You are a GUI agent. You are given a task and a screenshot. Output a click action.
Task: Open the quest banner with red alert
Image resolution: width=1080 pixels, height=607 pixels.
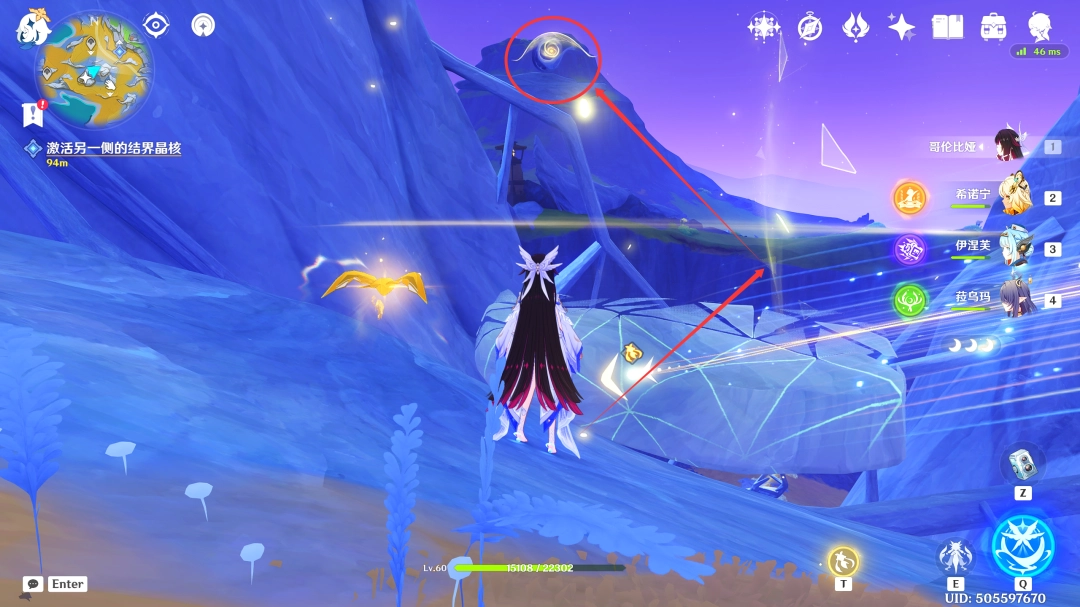[x=32, y=114]
